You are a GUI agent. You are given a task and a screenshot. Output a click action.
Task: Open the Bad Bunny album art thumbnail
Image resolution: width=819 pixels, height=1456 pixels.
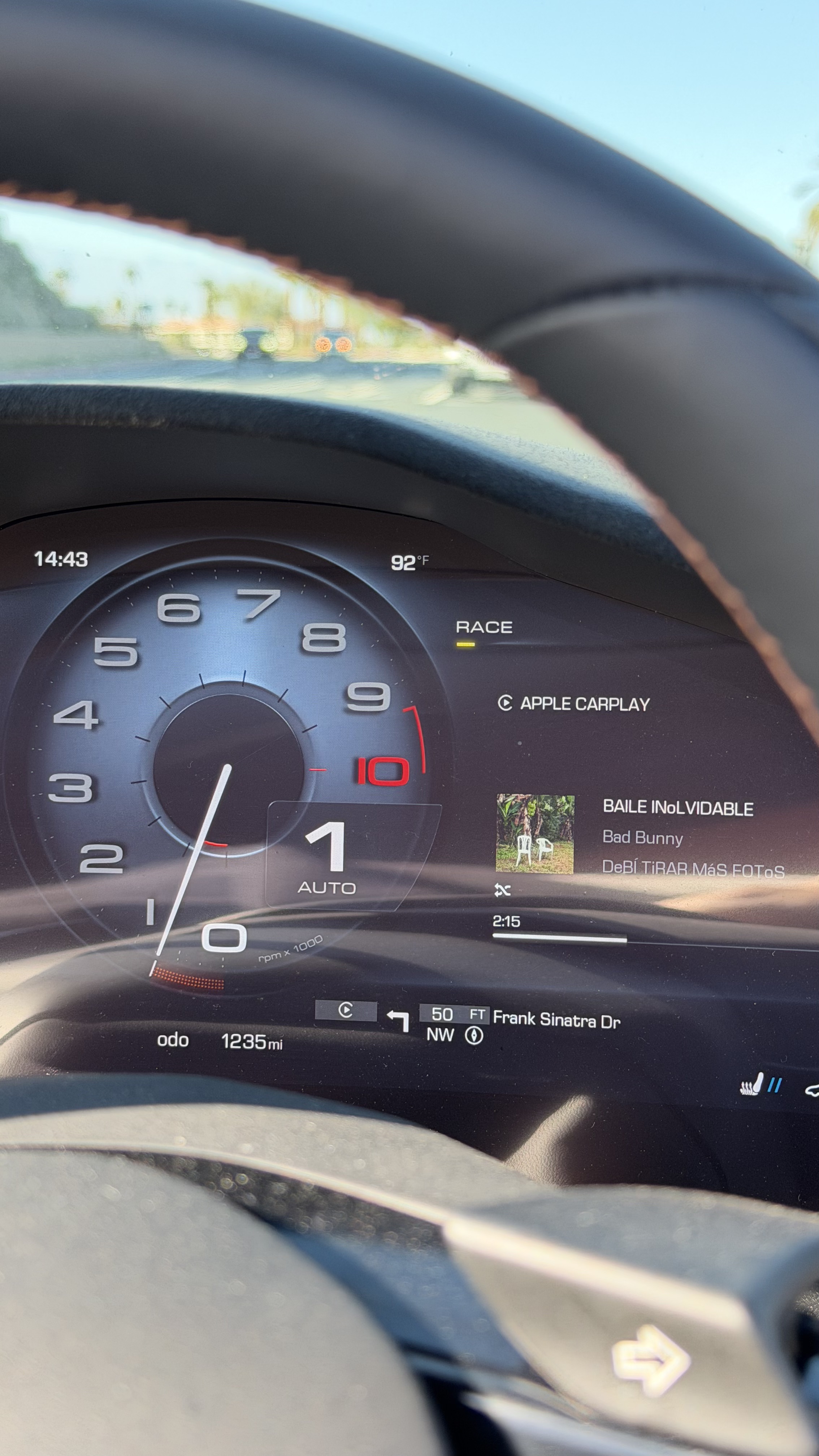point(535,834)
